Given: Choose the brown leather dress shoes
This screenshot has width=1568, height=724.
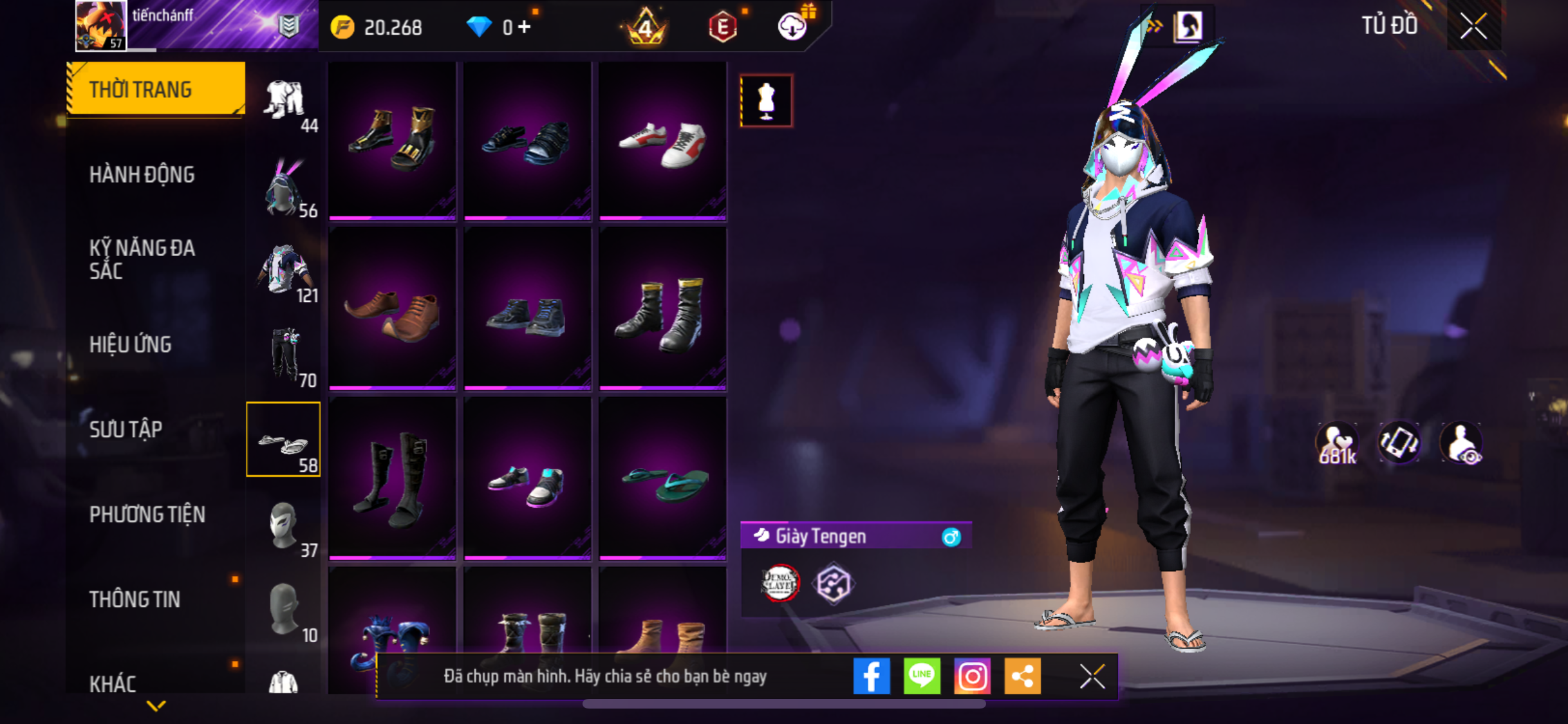Looking at the screenshot, I should 392,311.
